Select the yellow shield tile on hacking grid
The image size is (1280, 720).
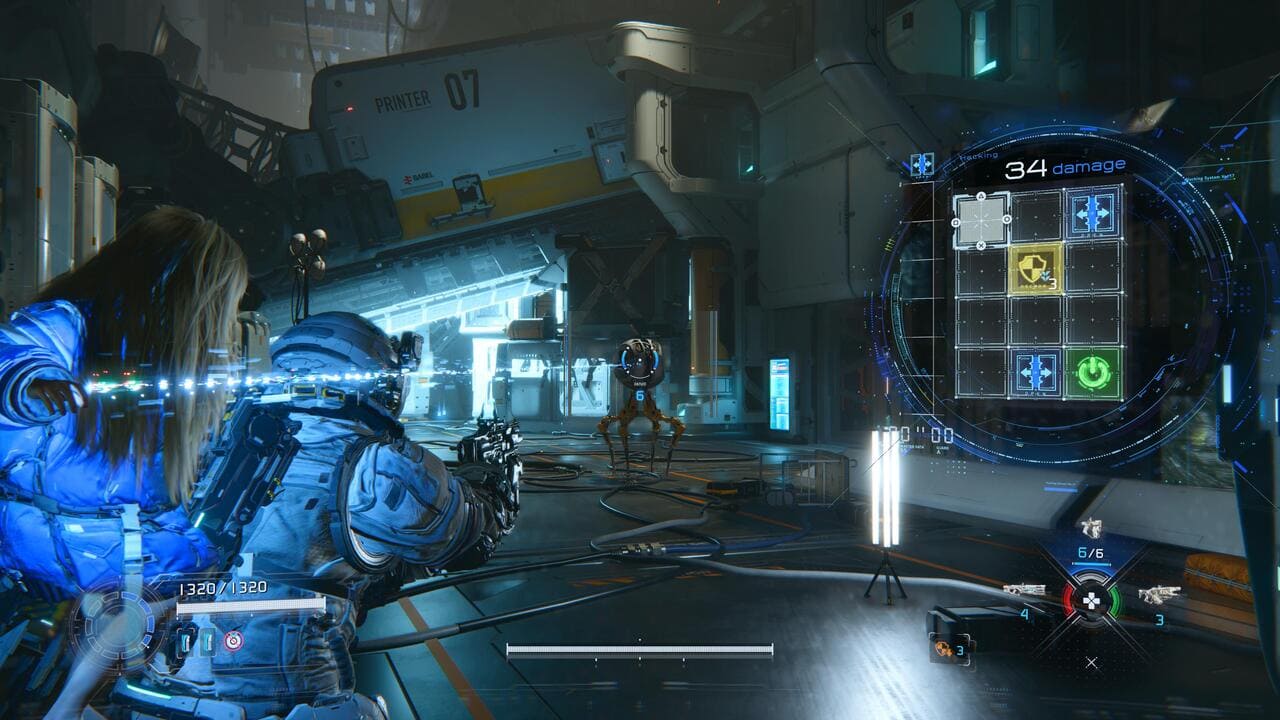[1037, 268]
